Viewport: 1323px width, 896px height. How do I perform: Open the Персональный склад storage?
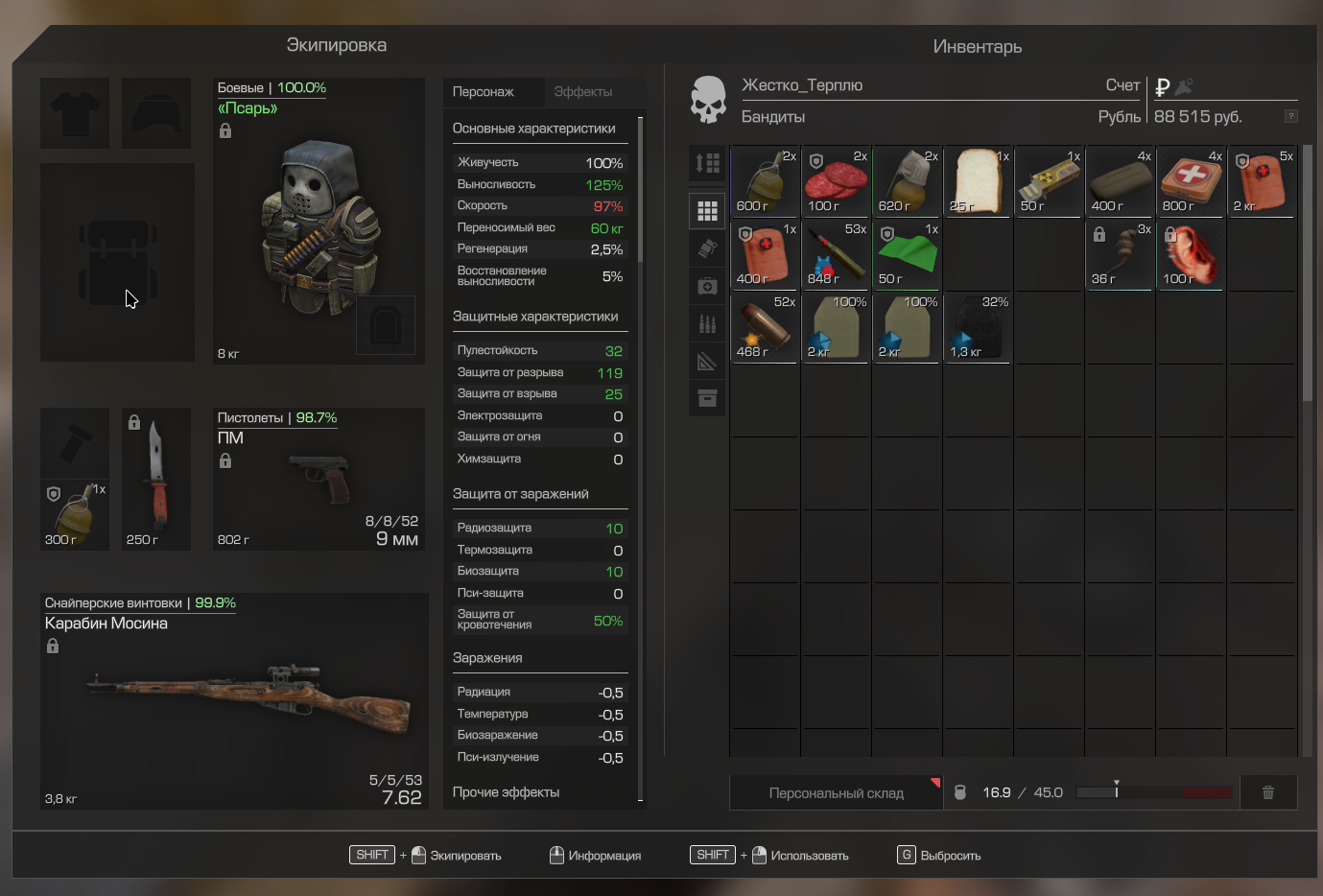[836, 793]
